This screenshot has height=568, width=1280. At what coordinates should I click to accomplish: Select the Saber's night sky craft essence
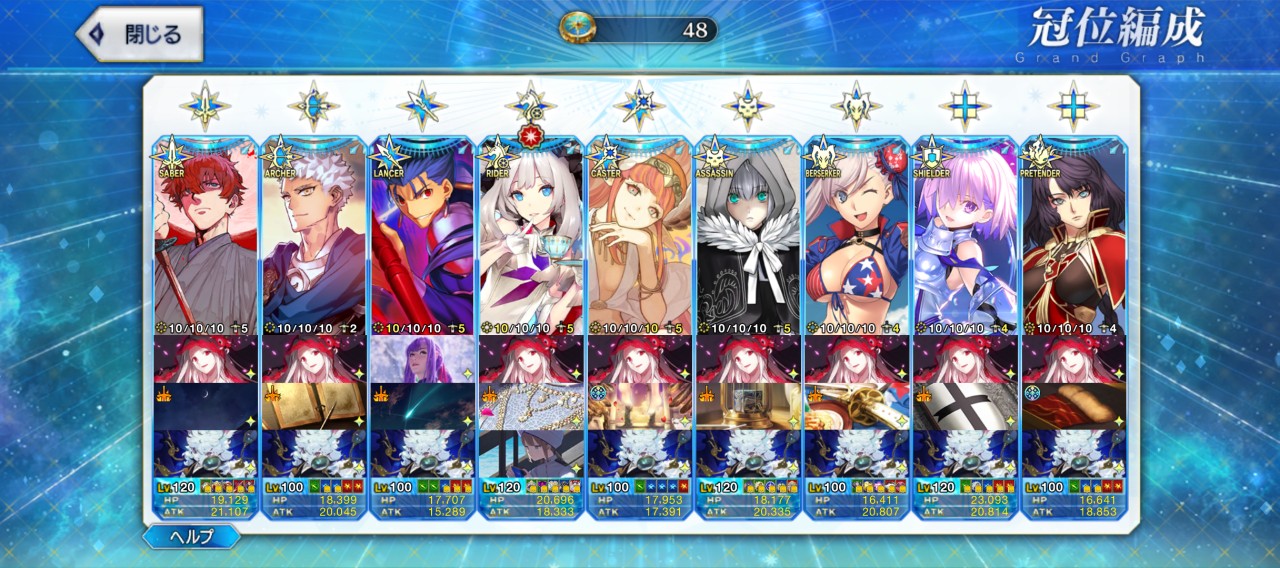point(205,406)
